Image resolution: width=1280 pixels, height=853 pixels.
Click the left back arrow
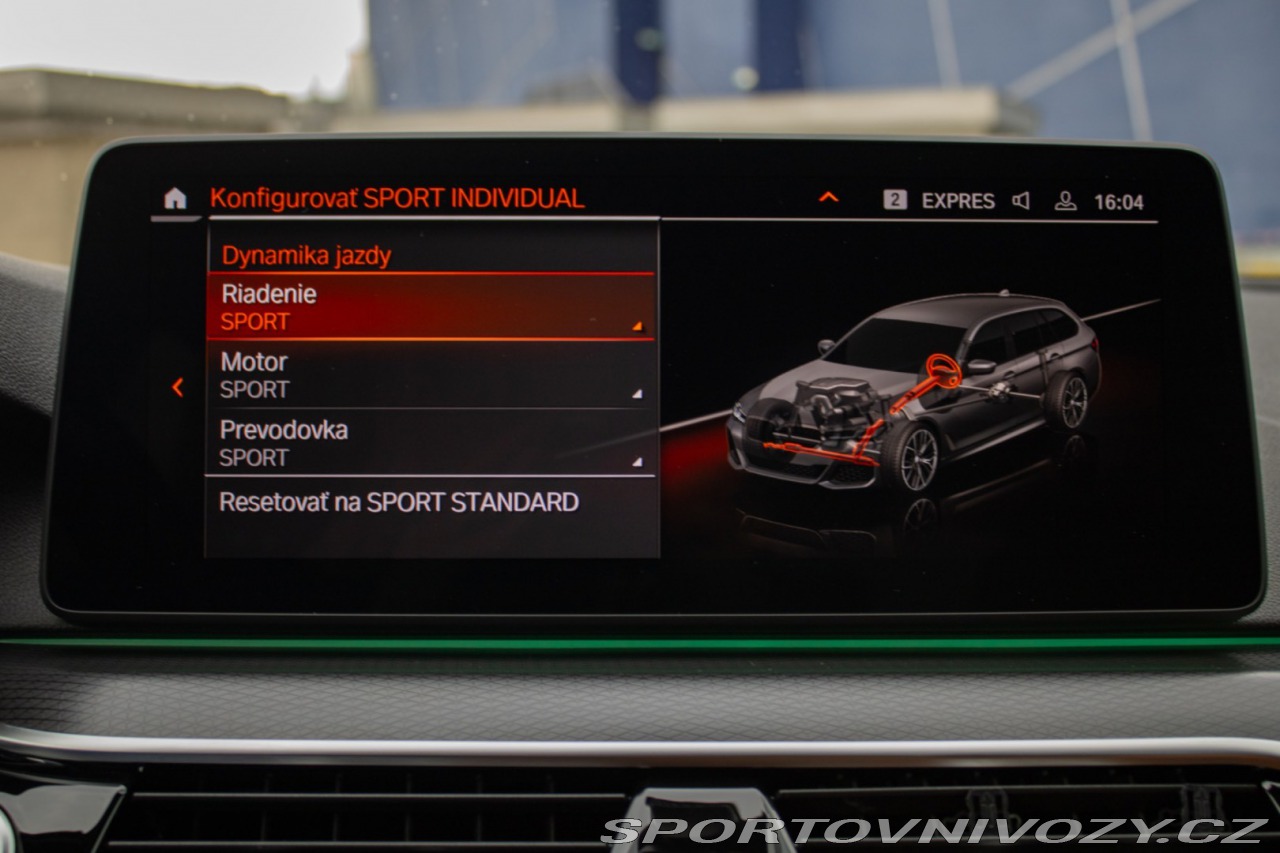(x=178, y=387)
